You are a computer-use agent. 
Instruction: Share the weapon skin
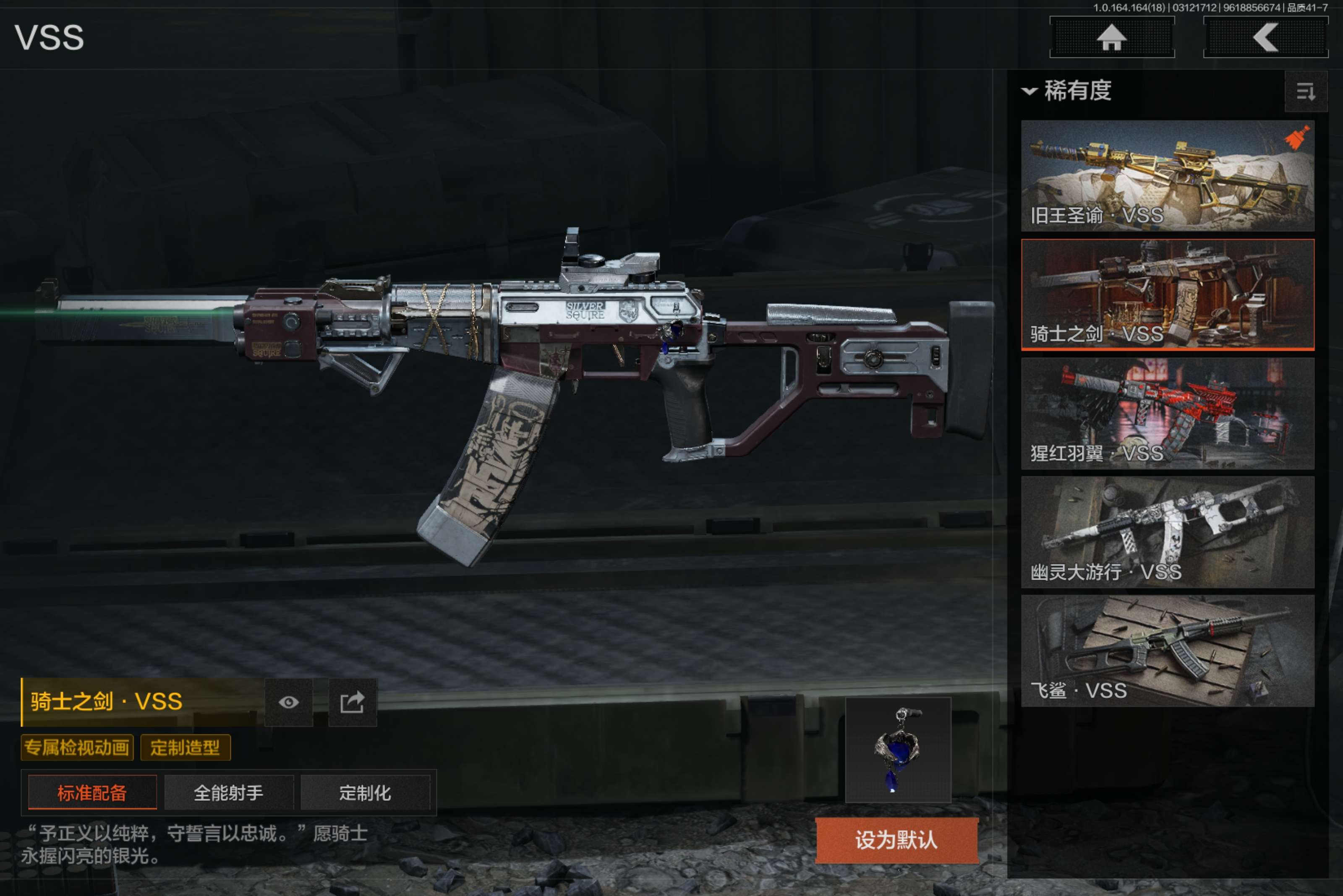click(352, 702)
